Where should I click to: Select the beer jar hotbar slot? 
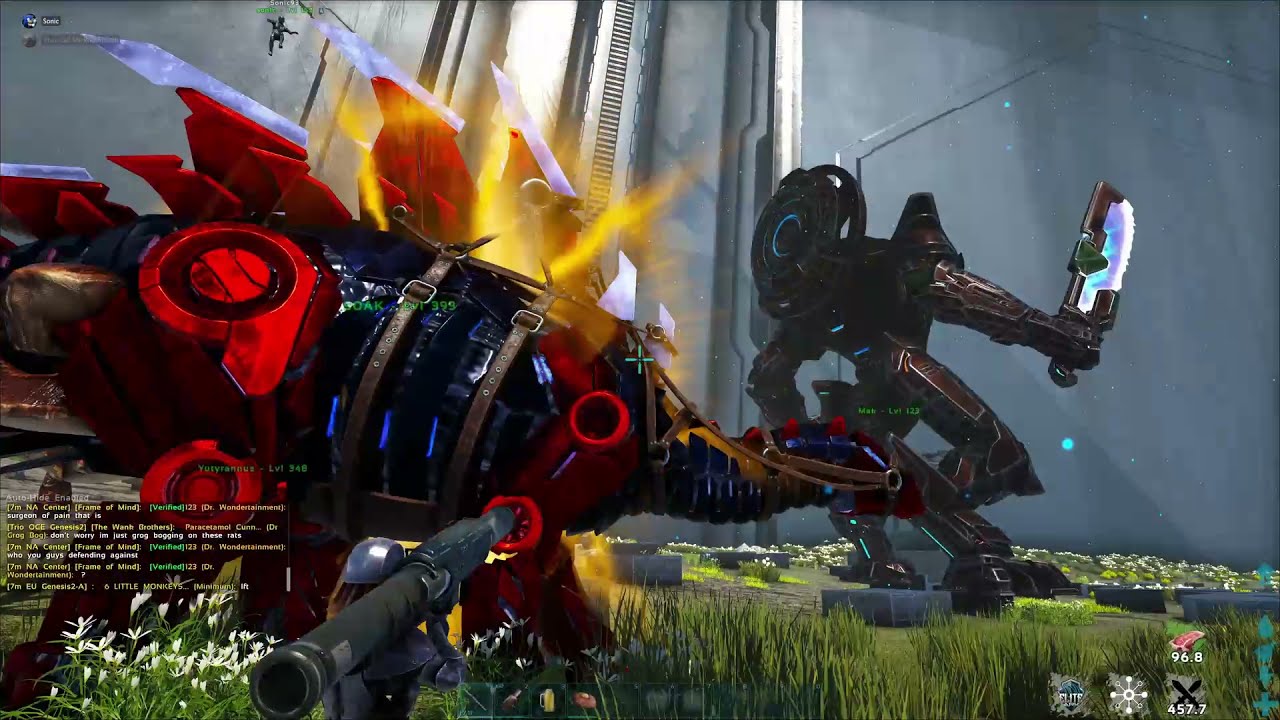(546, 700)
